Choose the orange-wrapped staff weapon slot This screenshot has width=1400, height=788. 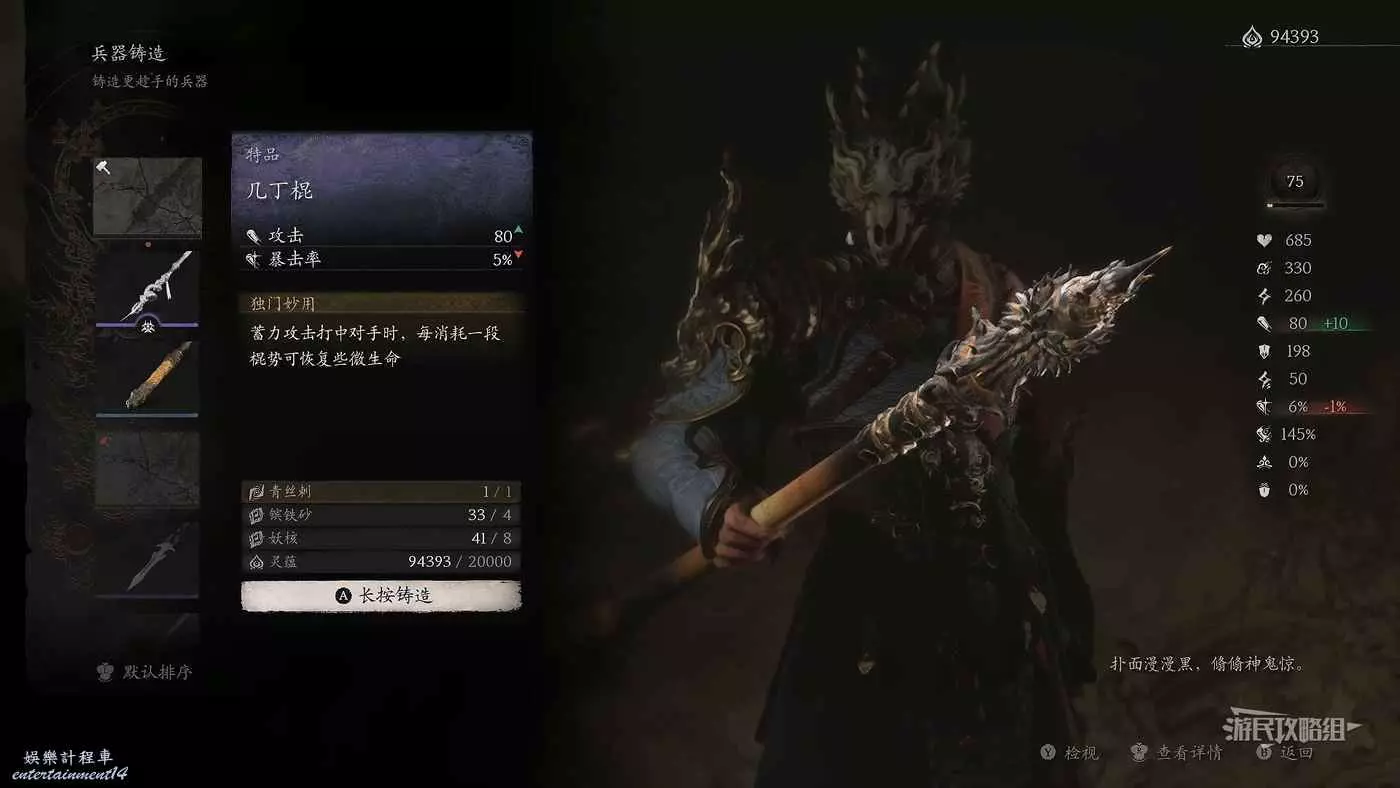coord(147,377)
